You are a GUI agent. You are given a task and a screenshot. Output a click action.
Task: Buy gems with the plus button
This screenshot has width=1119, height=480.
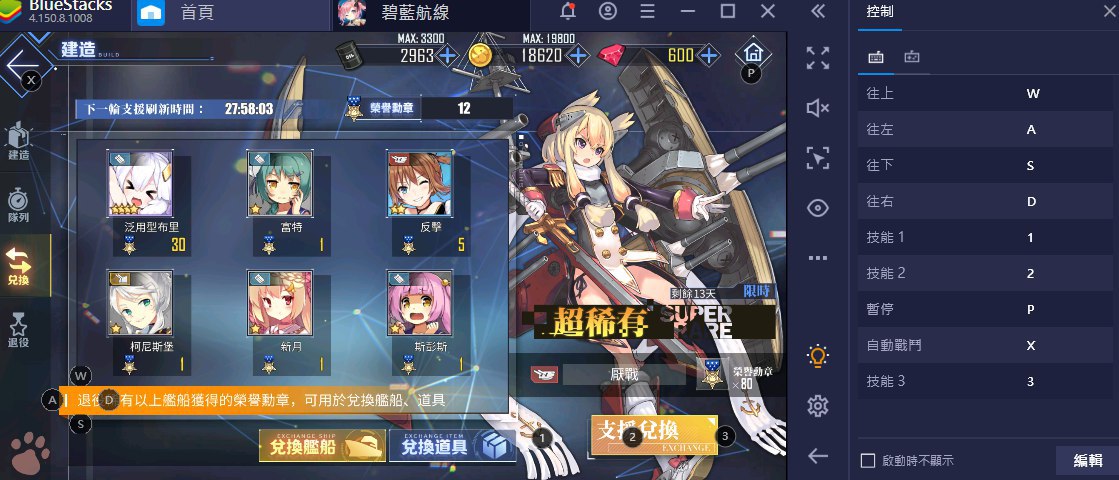[709, 55]
